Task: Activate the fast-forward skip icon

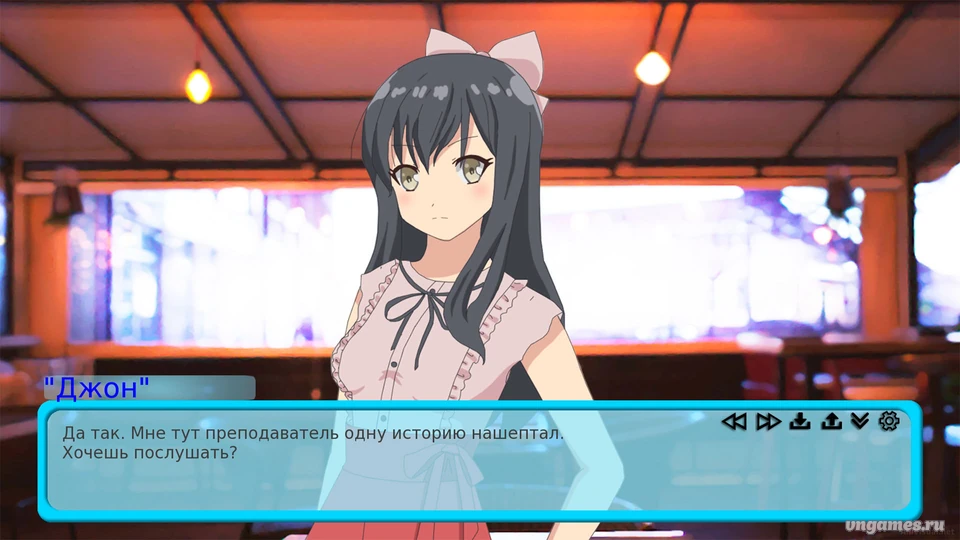Action: [x=767, y=421]
